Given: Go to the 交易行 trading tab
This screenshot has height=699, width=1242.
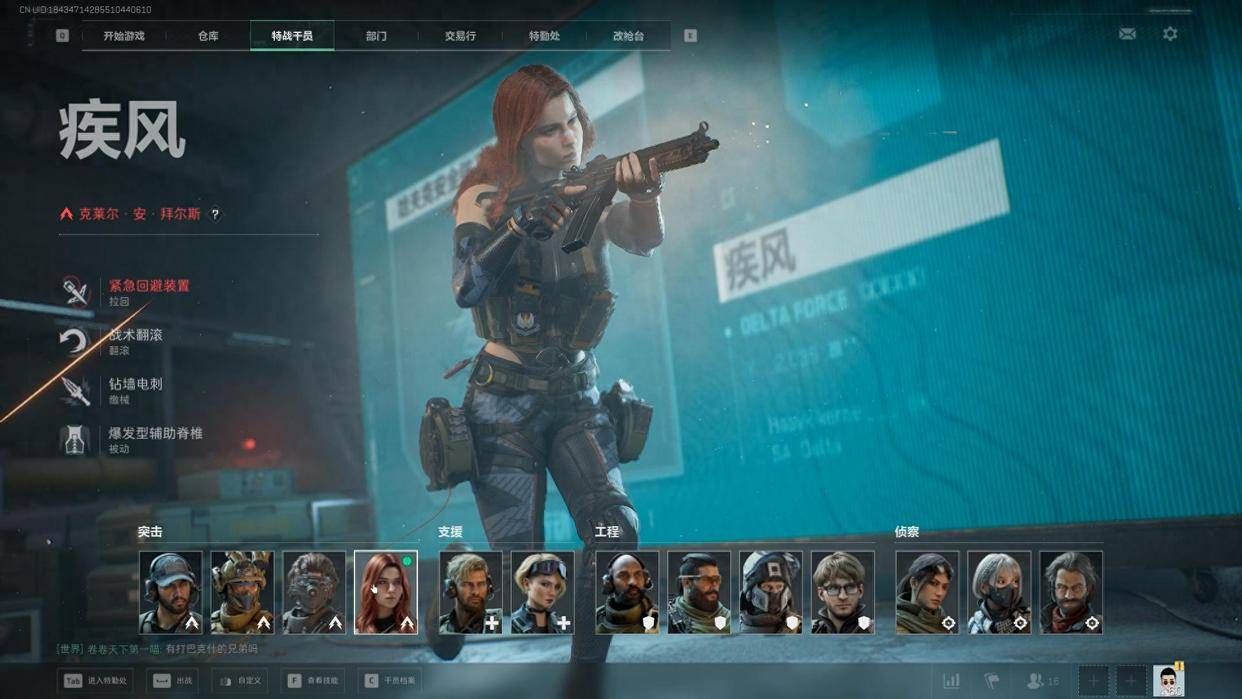Looking at the screenshot, I should [460, 36].
